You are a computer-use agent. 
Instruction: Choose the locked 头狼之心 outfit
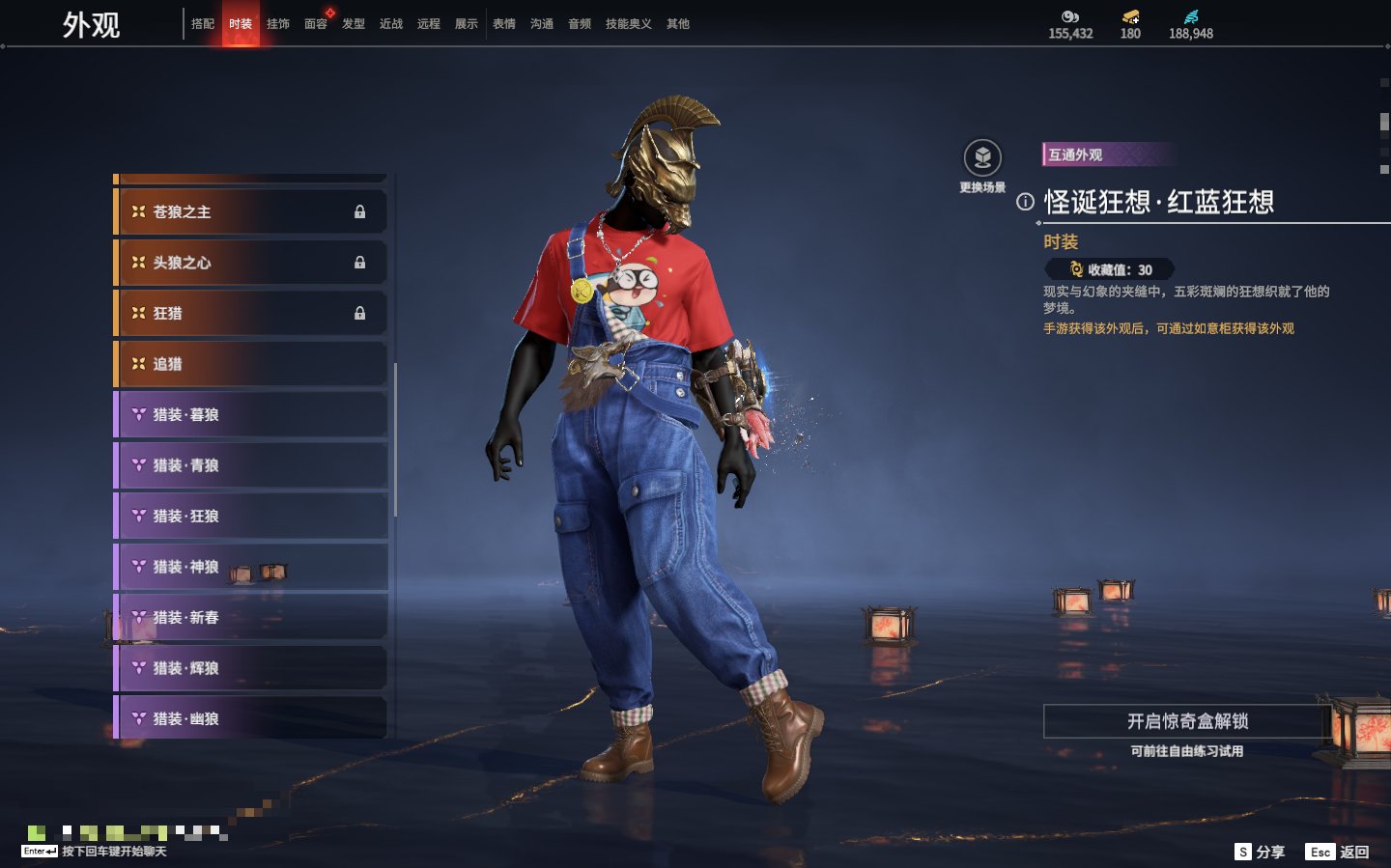point(251,263)
